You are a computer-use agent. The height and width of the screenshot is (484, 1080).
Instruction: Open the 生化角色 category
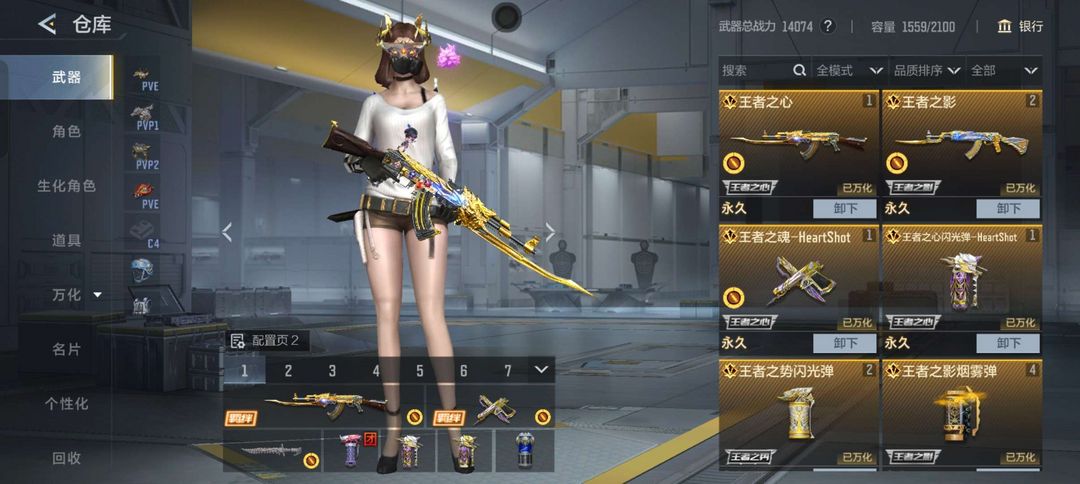point(66,186)
